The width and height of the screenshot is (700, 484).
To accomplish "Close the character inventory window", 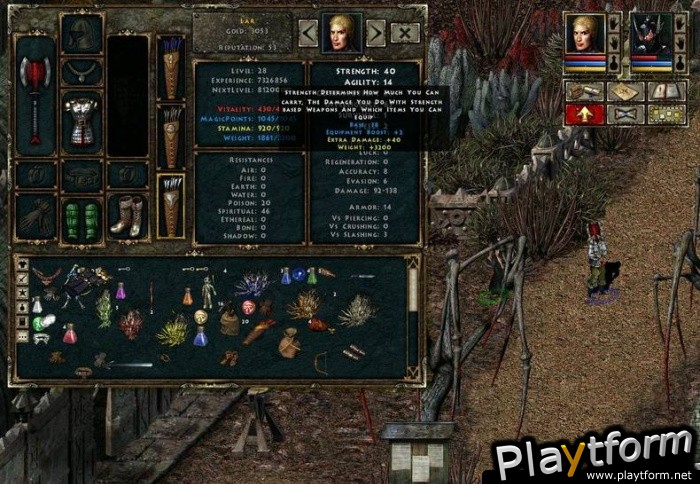I will [405, 33].
